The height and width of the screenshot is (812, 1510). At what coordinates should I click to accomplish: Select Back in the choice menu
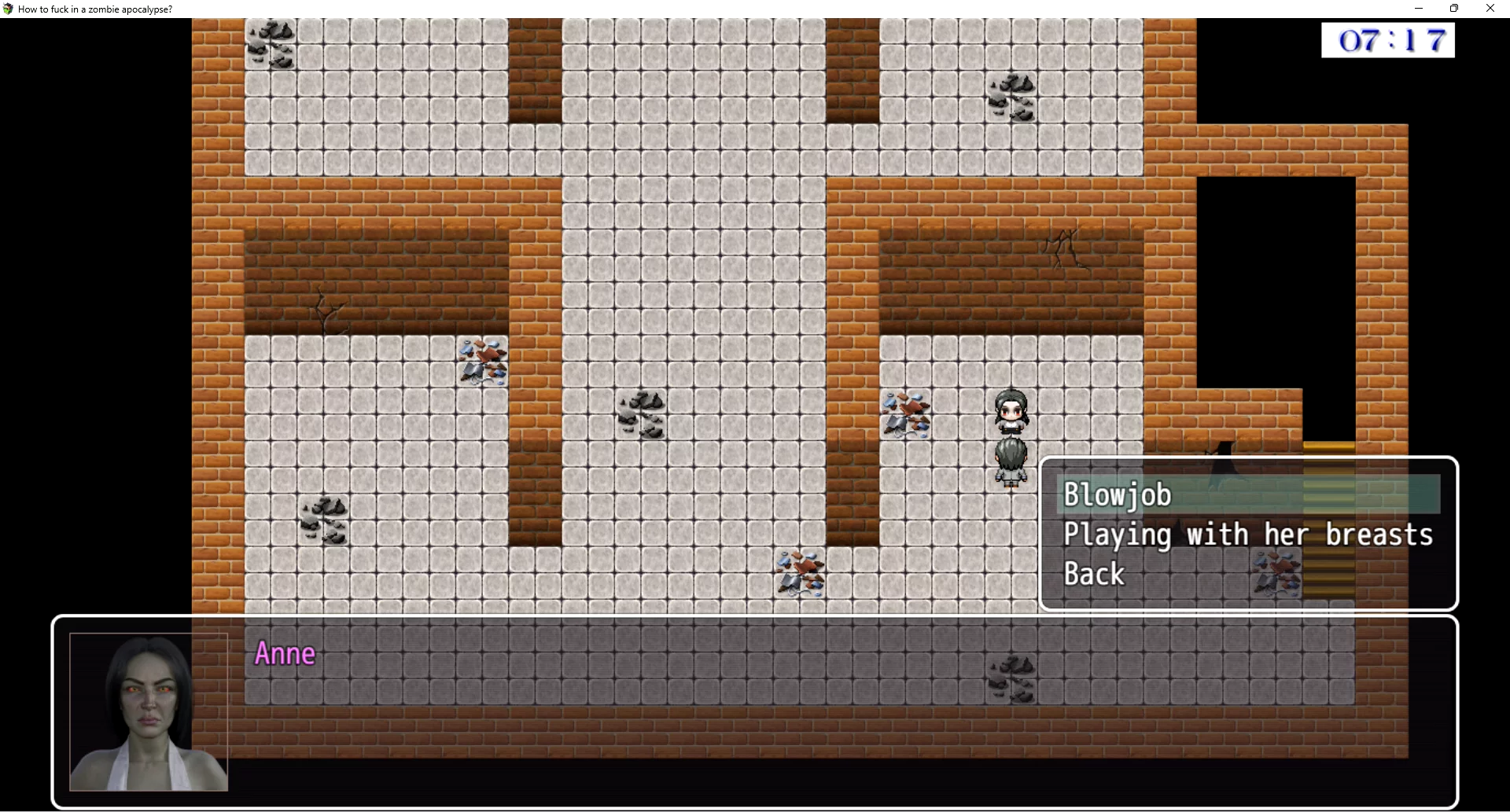(1094, 575)
